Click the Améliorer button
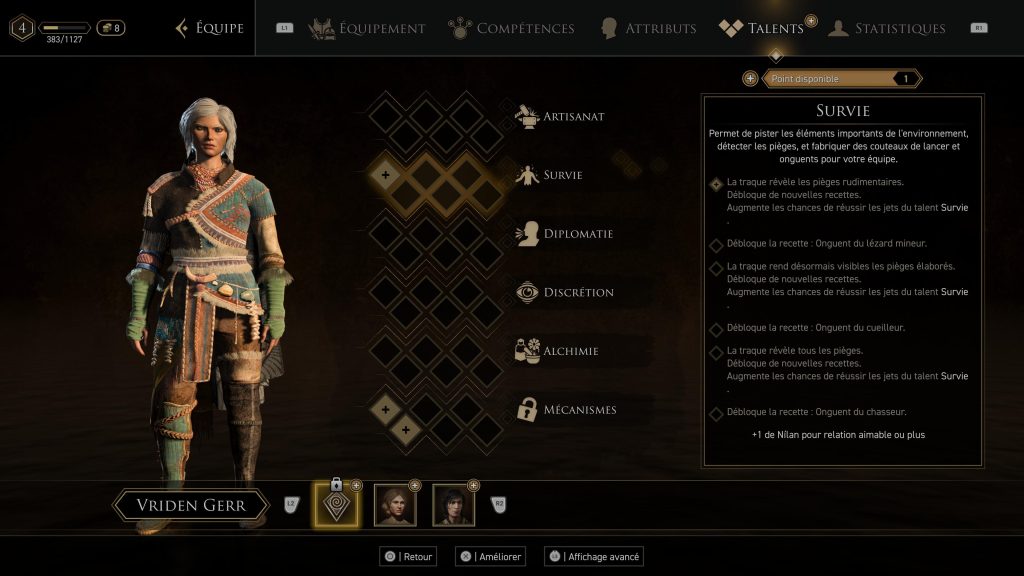 click(x=494, y=556)
